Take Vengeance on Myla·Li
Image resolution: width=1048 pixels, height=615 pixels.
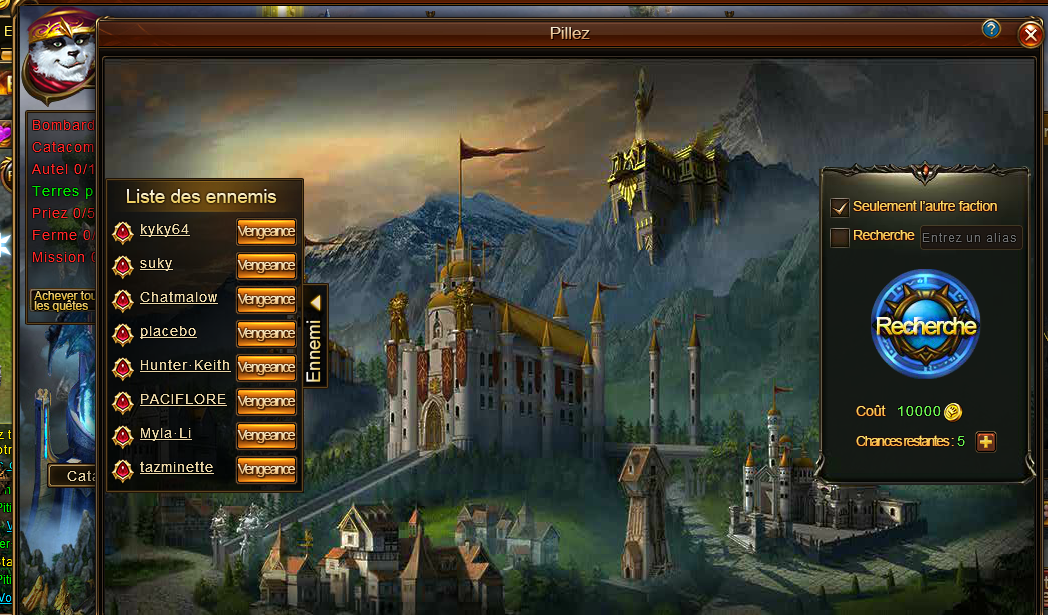point(266,435)
